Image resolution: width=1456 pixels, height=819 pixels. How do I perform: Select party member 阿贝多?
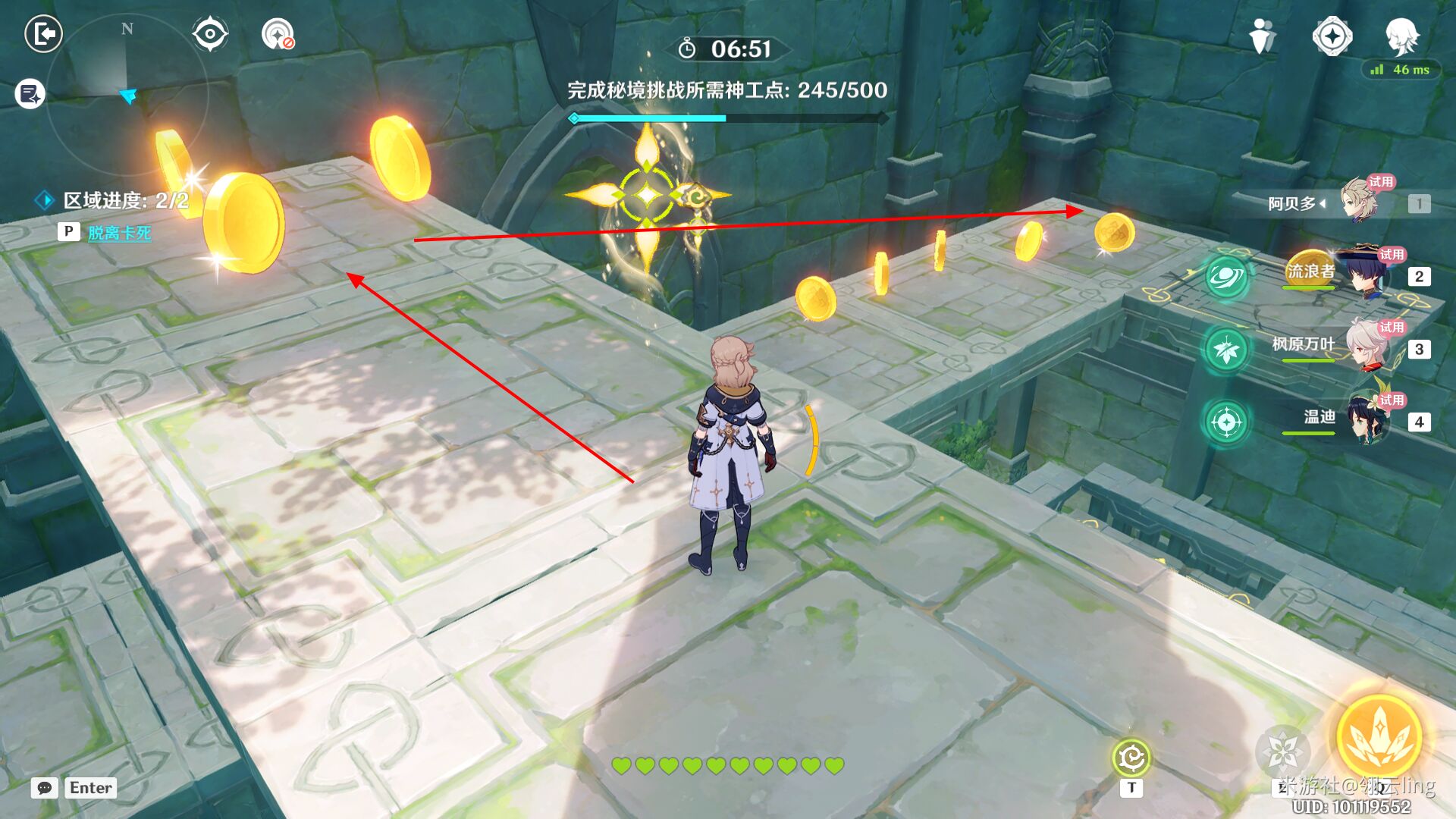click(x=1357, y=202)
